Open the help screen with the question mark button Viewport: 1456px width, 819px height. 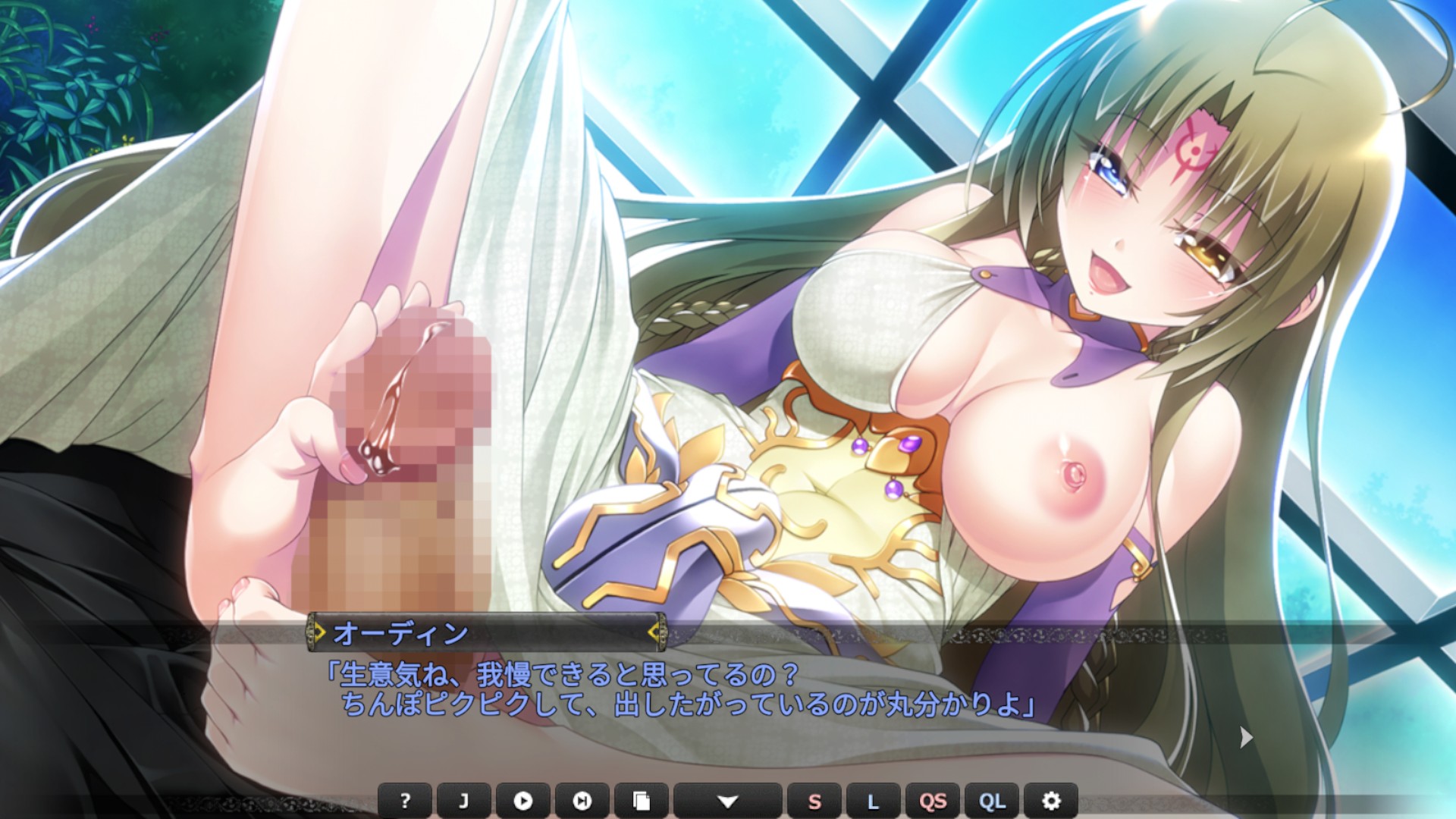pos(405,801)
